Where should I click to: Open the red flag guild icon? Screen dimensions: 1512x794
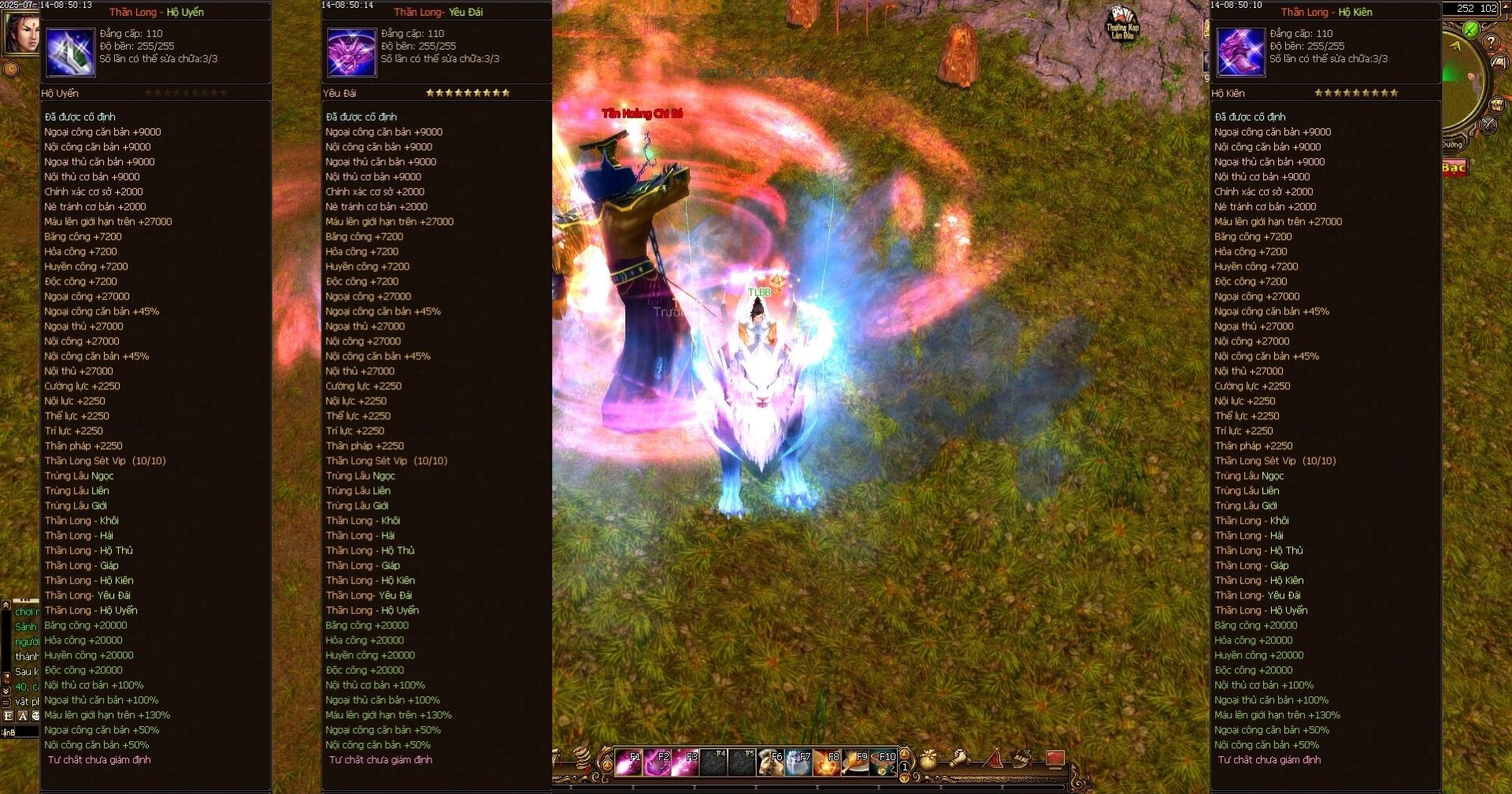click(994, 759)
